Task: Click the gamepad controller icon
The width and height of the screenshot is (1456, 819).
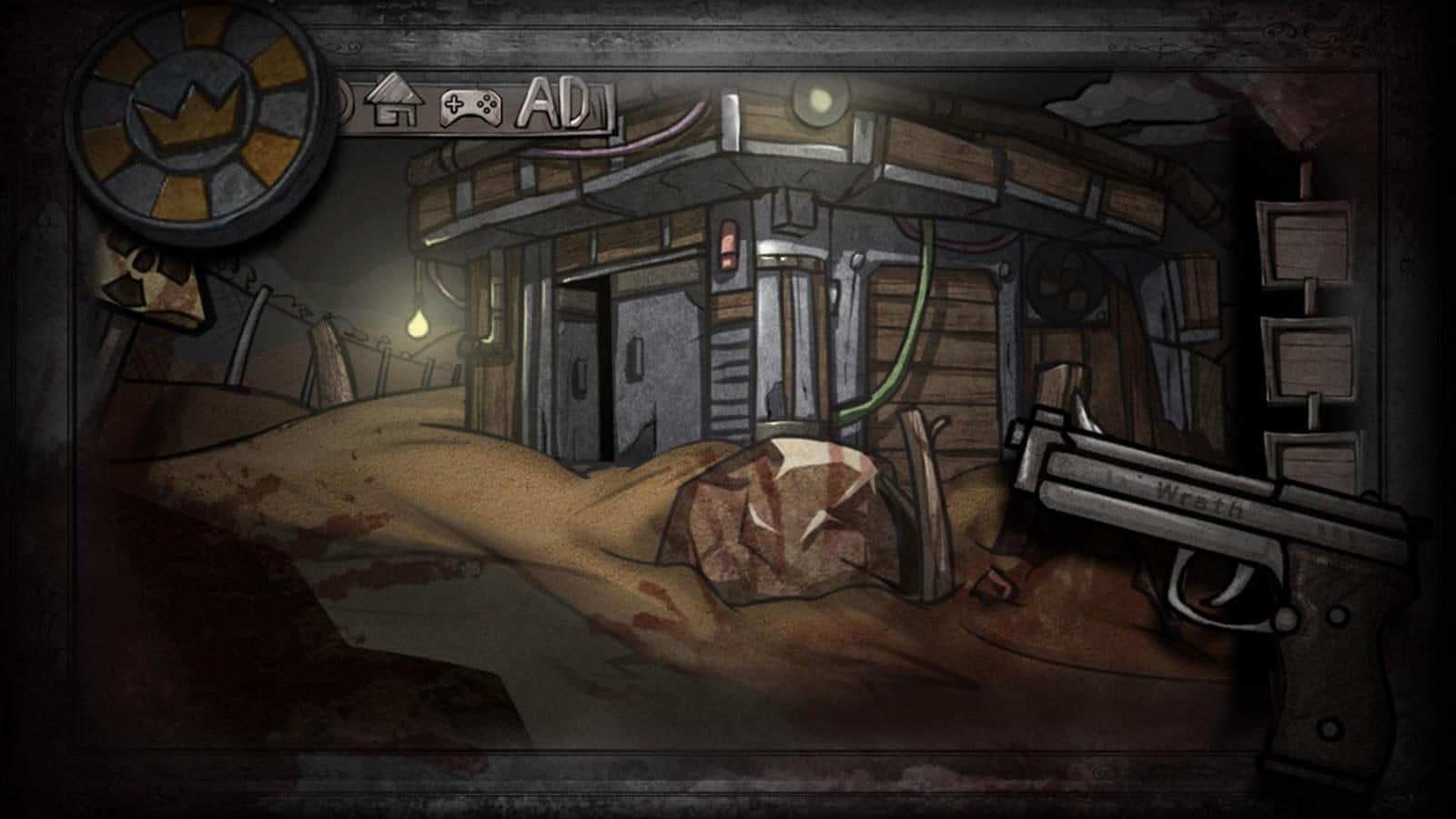Action: (470, 107)
